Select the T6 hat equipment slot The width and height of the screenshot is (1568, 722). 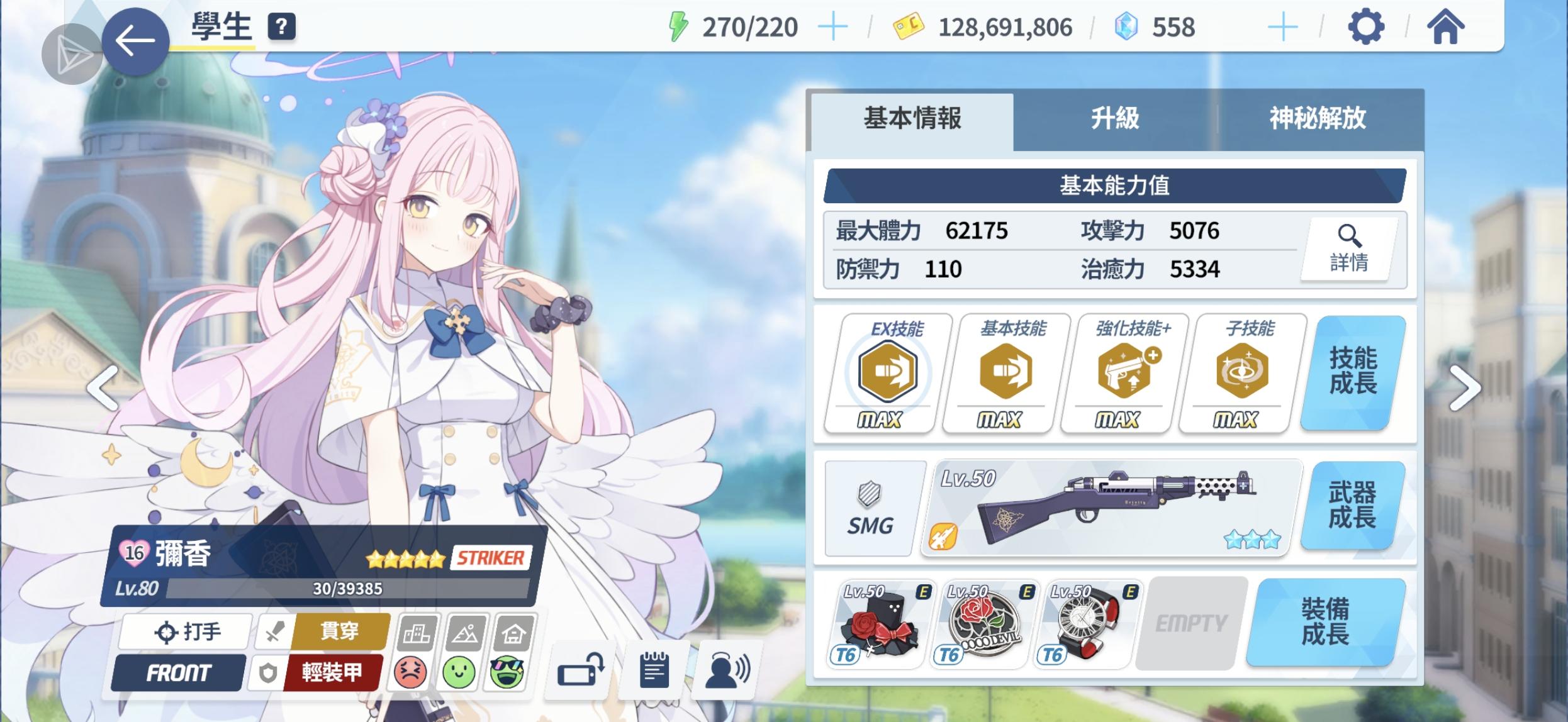coord(880,626)
